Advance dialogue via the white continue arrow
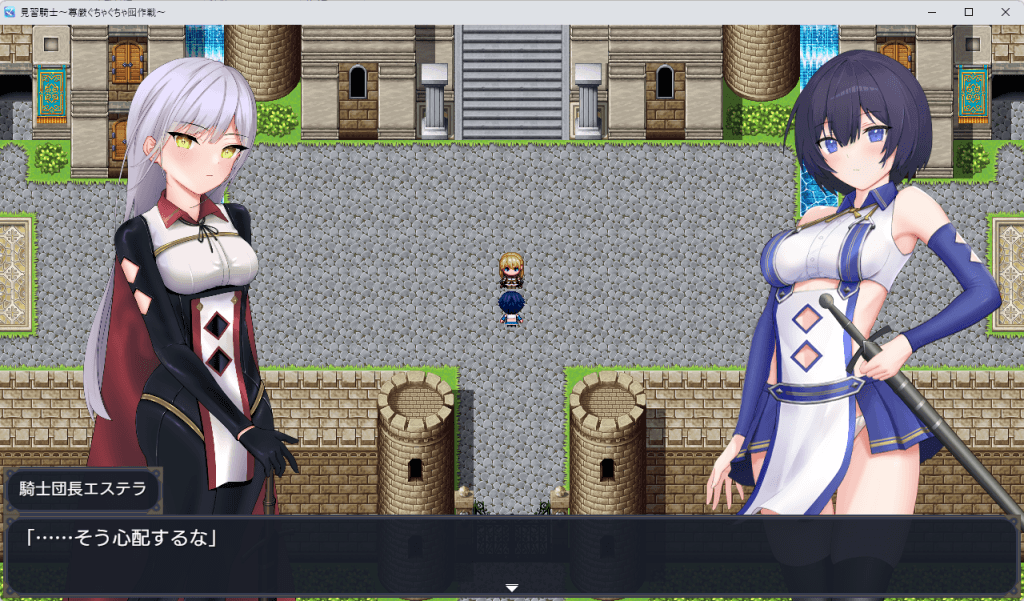 (x=512, y=588)
